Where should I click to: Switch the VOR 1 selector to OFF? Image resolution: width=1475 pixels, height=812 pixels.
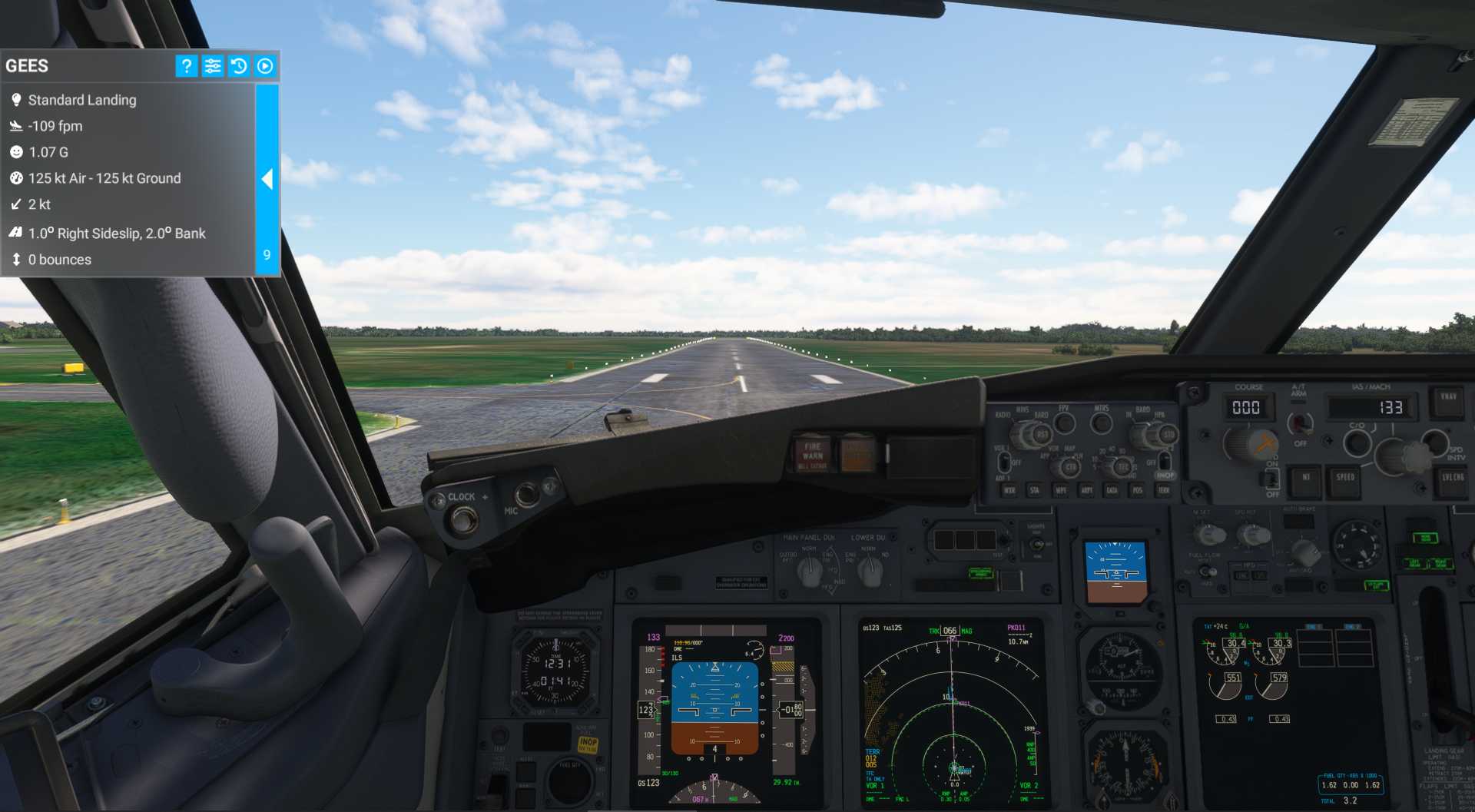[1005, 464]
